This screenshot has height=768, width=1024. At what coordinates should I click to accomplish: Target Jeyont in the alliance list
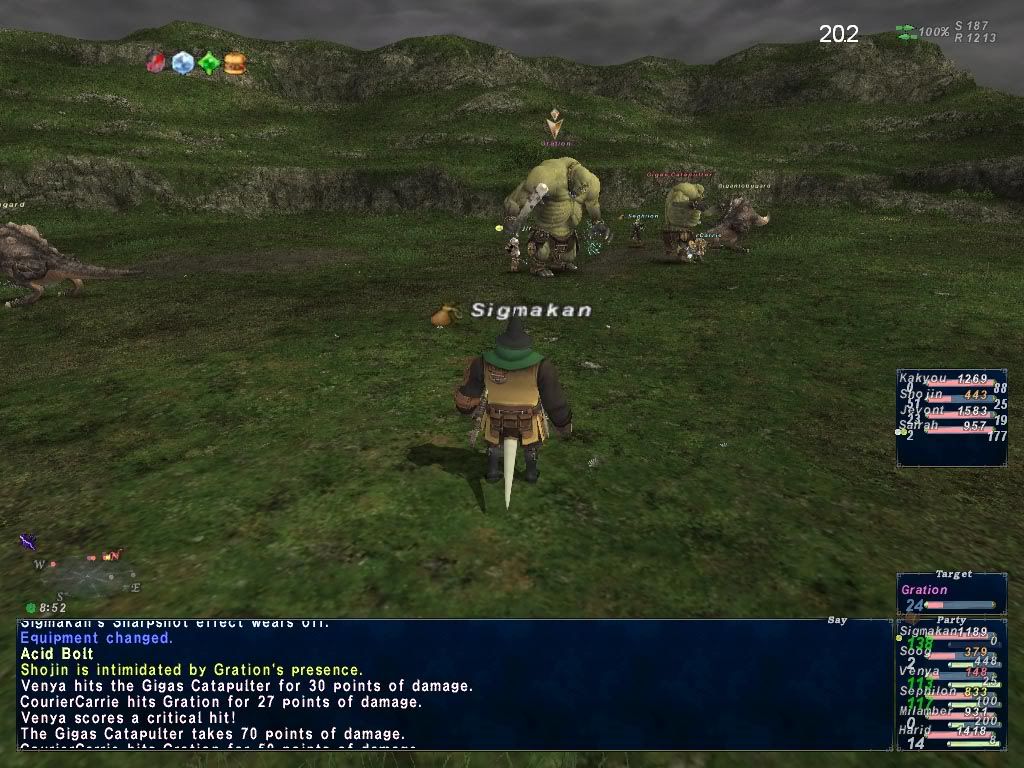pyautogui.click(x=921, y=410)
